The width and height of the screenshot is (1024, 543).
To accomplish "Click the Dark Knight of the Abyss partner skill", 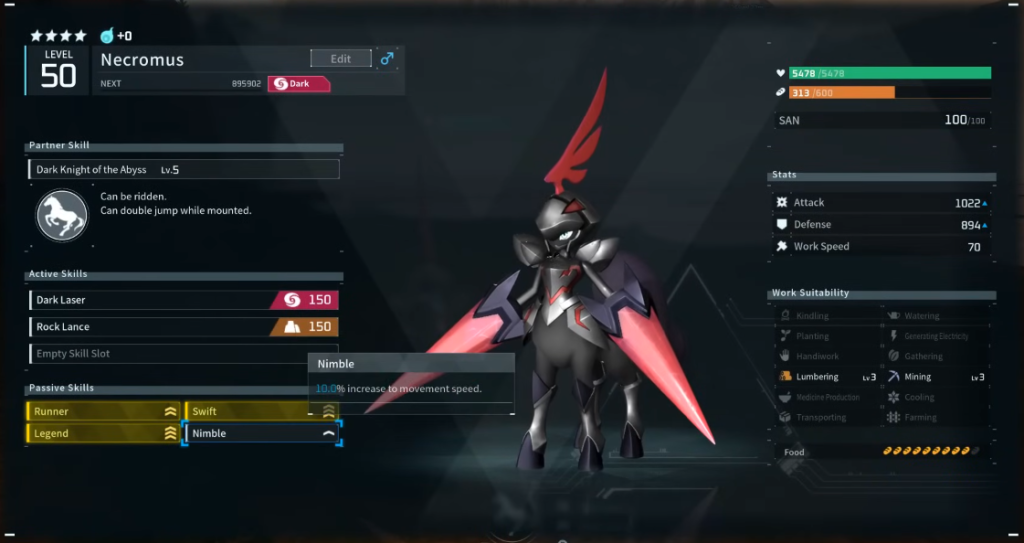I will pyautogui.click(x=184, y=170).
